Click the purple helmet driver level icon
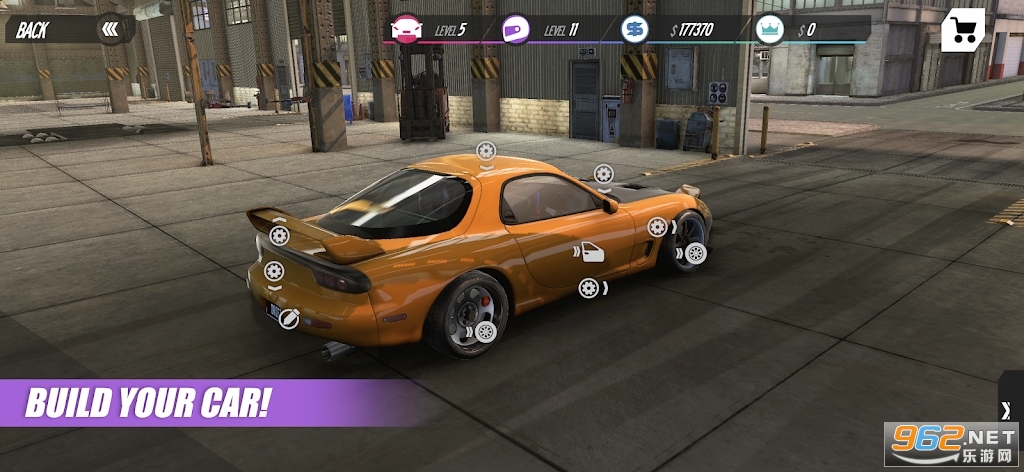Screen dimensions: 1024x472 (516, 29)
